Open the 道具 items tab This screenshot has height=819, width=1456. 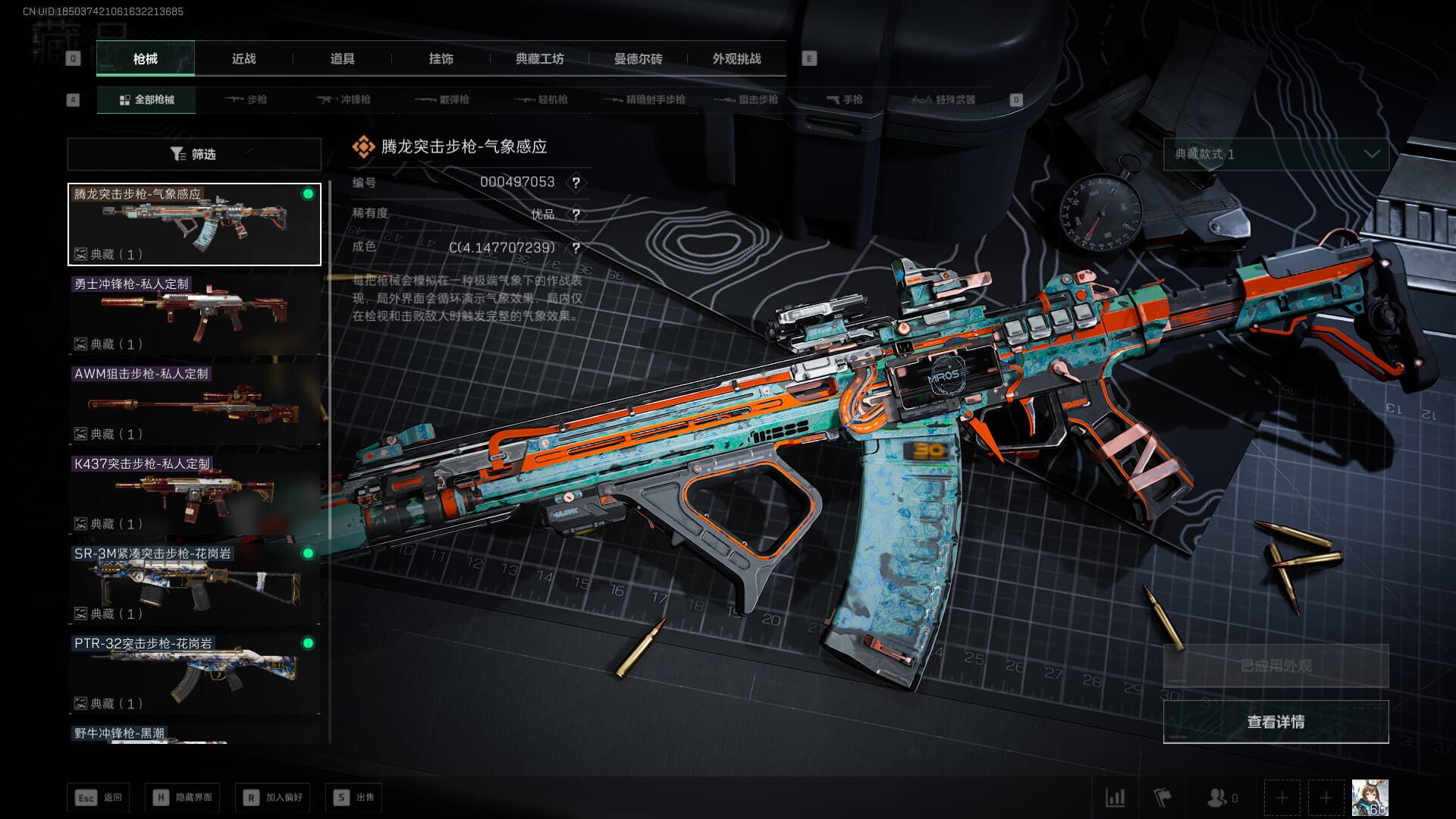click(342, 58)
